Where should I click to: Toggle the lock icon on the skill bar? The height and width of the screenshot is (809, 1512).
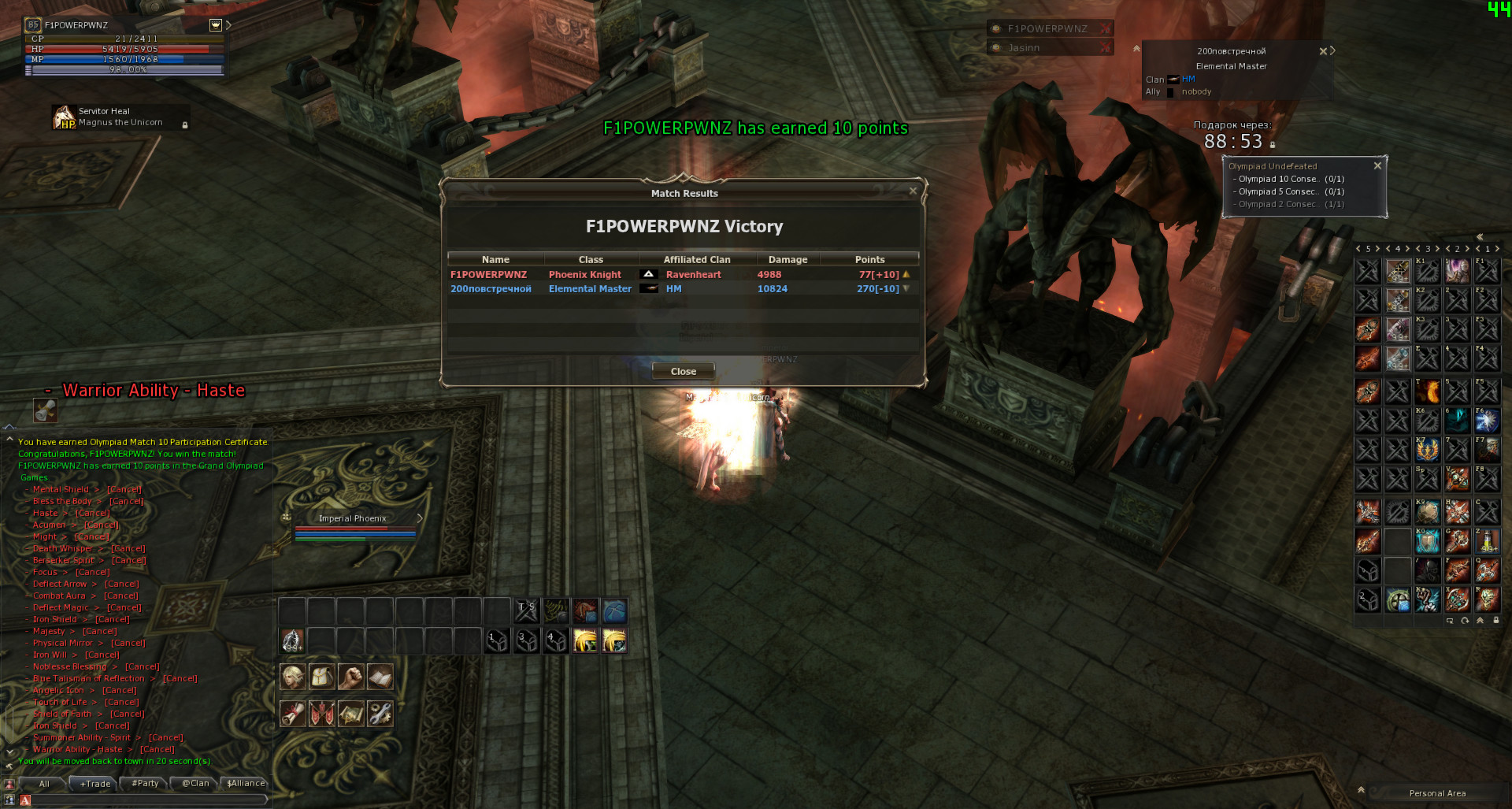pyautogui.click(x=1495, y=620)
